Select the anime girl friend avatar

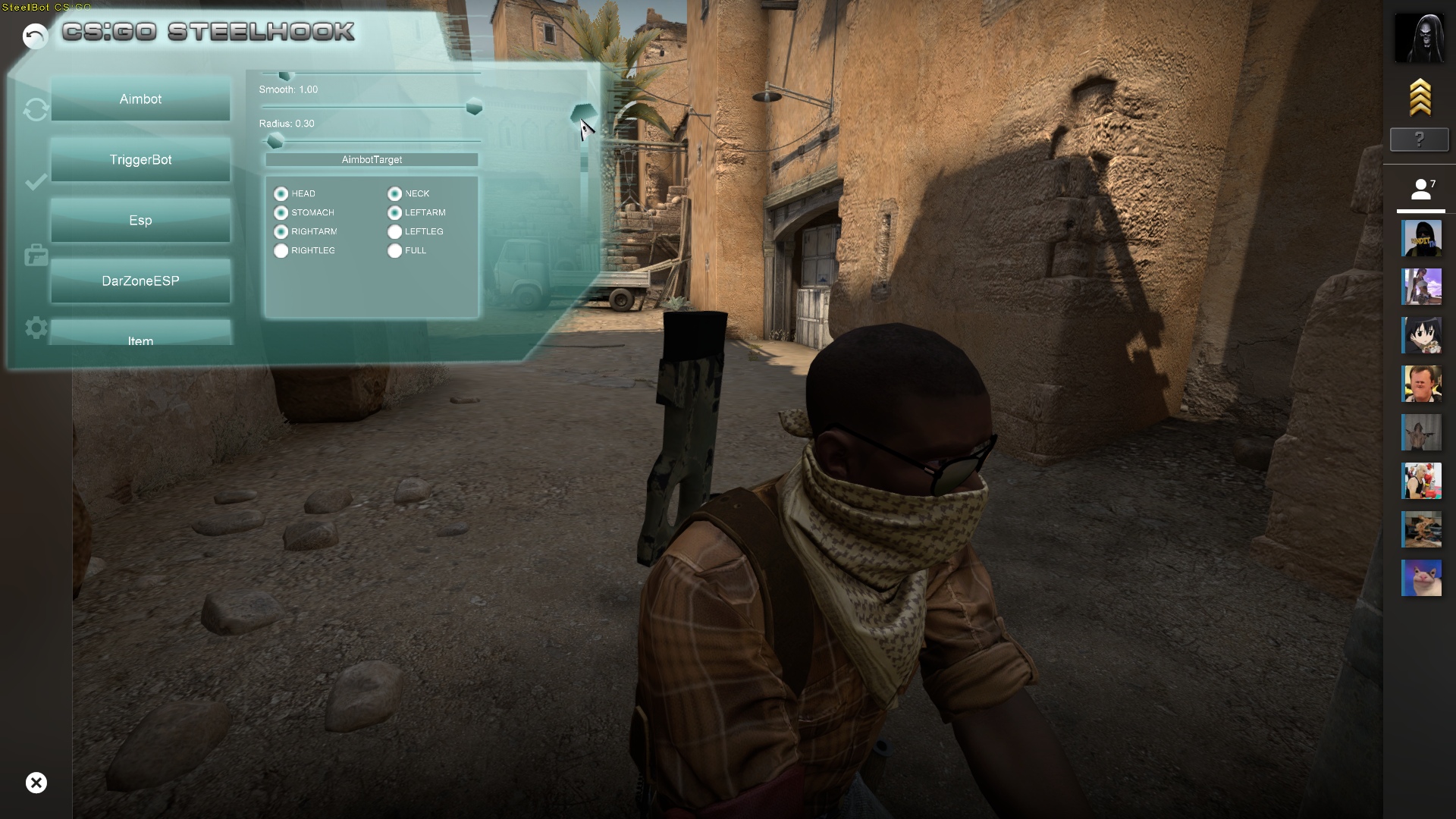(x=1420, y=335)
